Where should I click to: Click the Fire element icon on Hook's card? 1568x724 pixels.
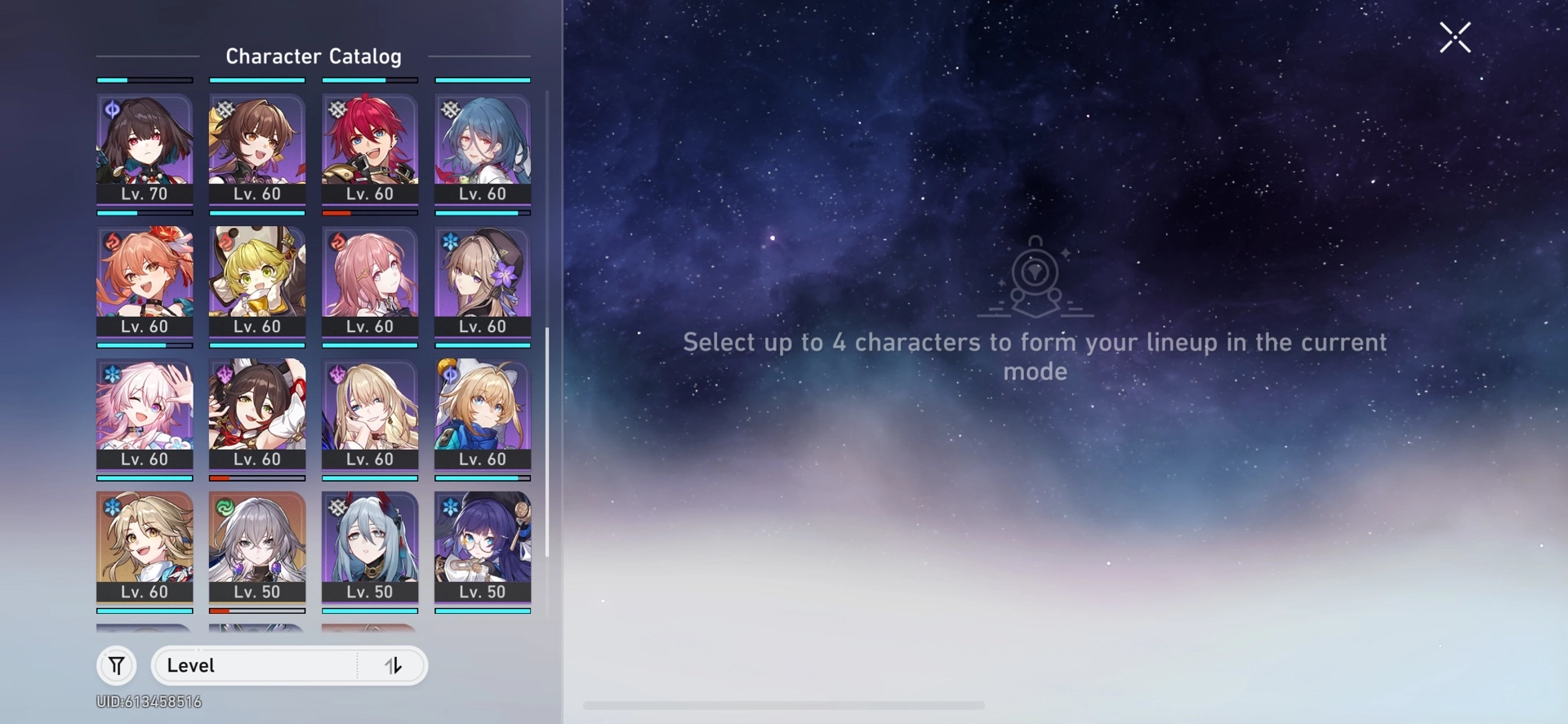click(225, 240)
